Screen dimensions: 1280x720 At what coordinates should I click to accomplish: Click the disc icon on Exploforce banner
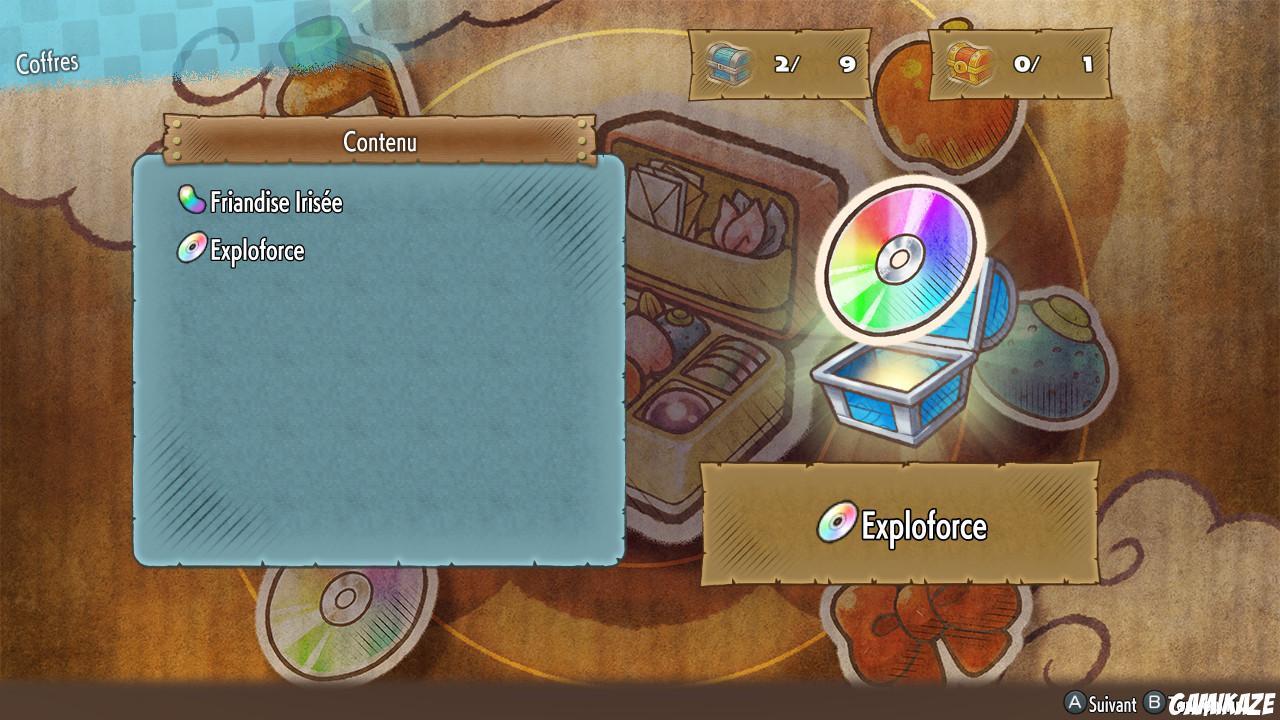(836, 524)
